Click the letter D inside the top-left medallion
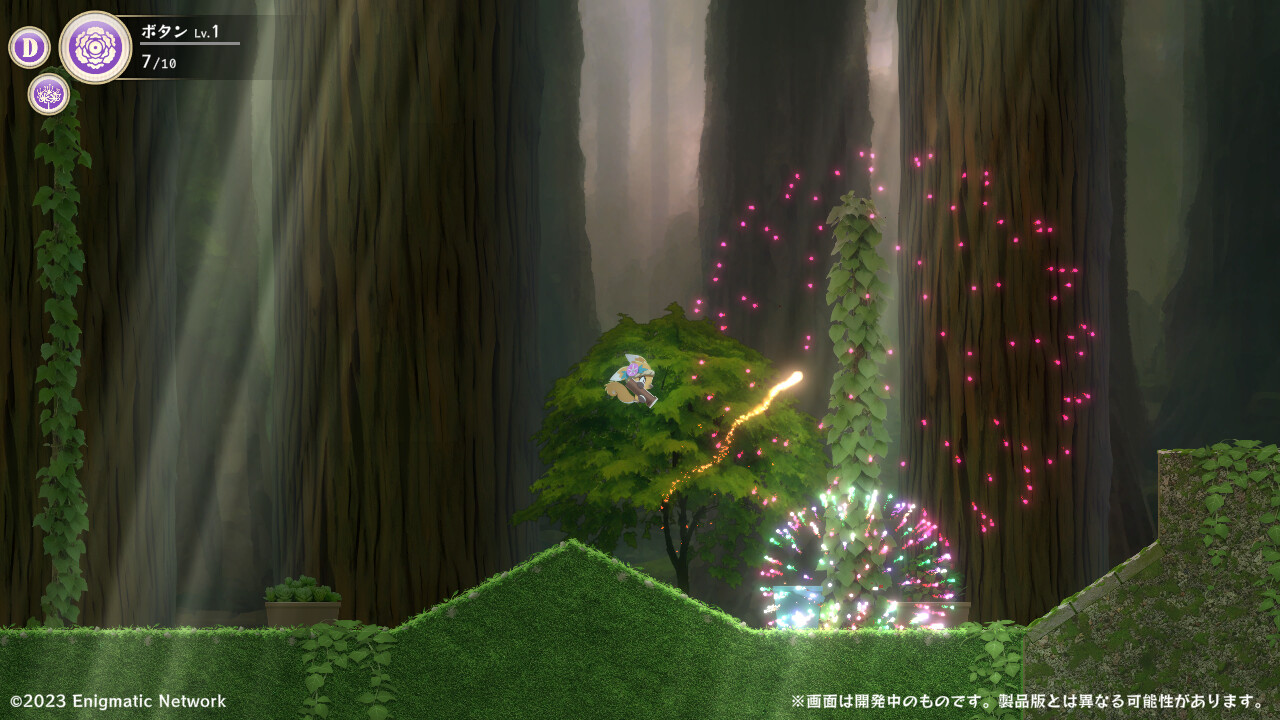 click(x=29, y=45)
